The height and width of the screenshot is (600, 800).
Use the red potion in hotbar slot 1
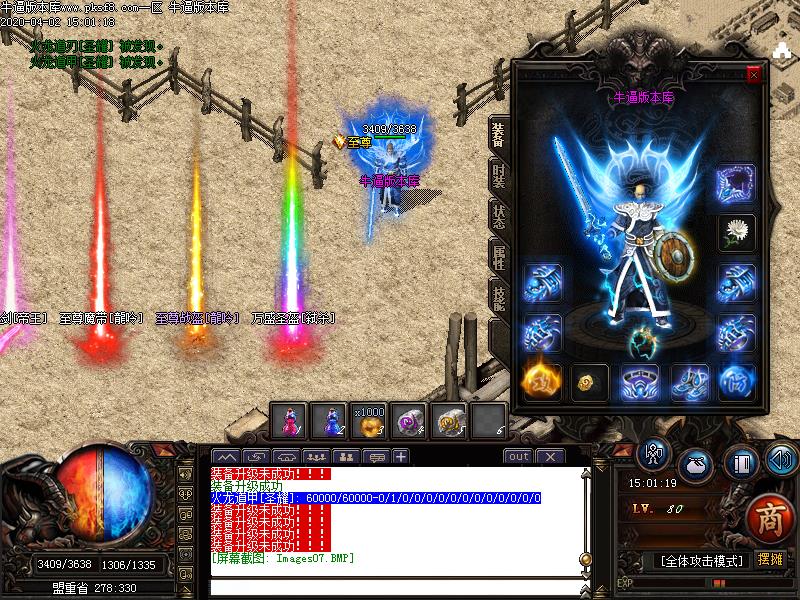coord(289,421)
